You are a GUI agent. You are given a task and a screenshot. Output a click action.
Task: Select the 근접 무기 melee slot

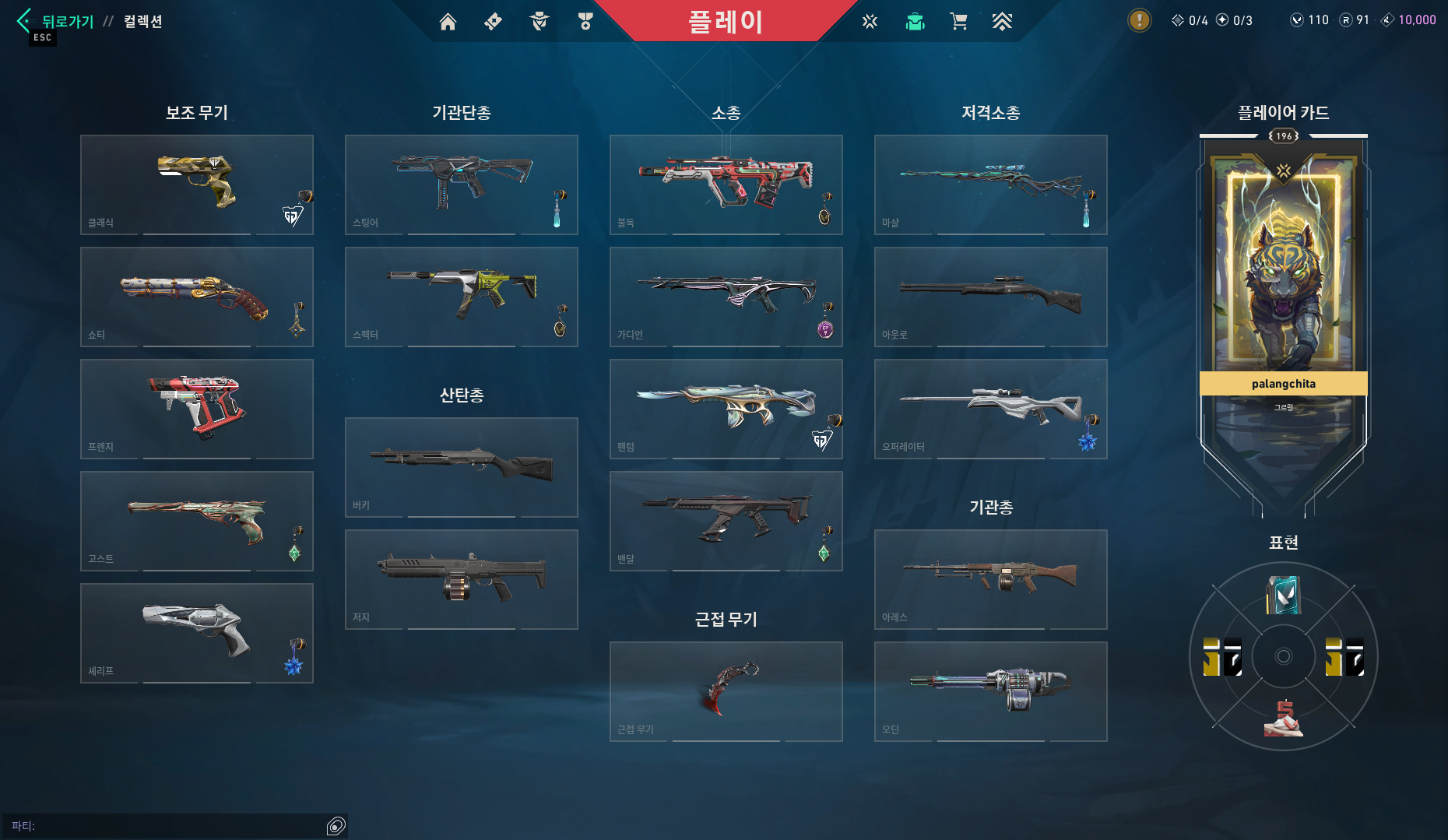726,691
